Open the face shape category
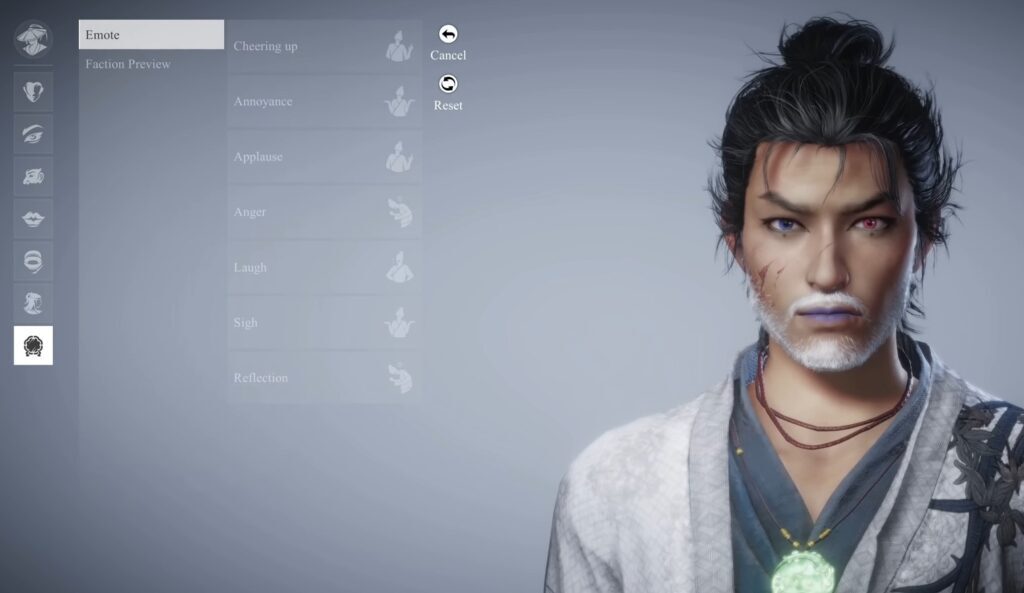The height and width of the screenshot is (593, 1024). pos(33,92)
